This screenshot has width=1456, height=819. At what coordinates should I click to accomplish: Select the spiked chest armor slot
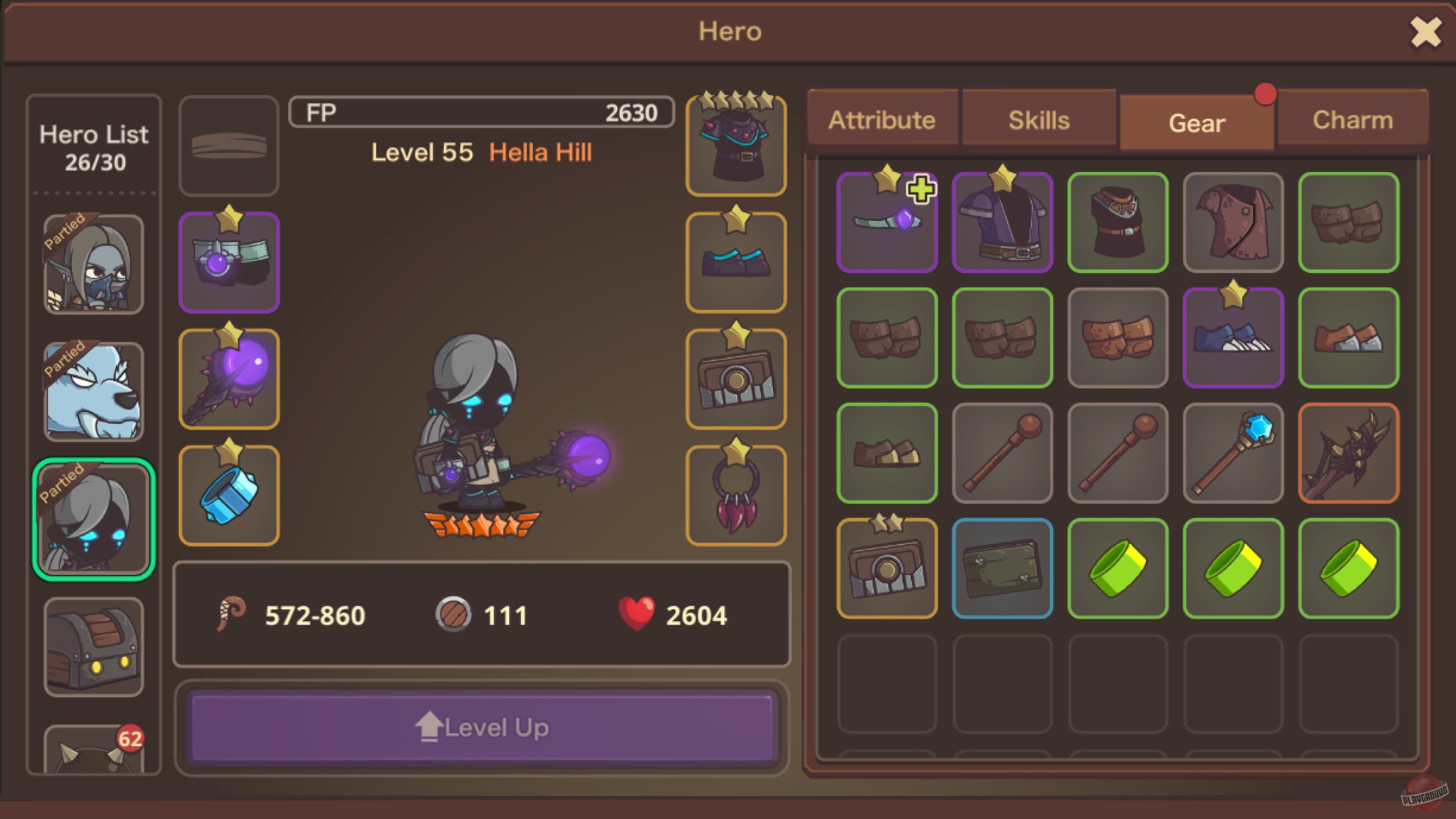(x=735, y=146)
